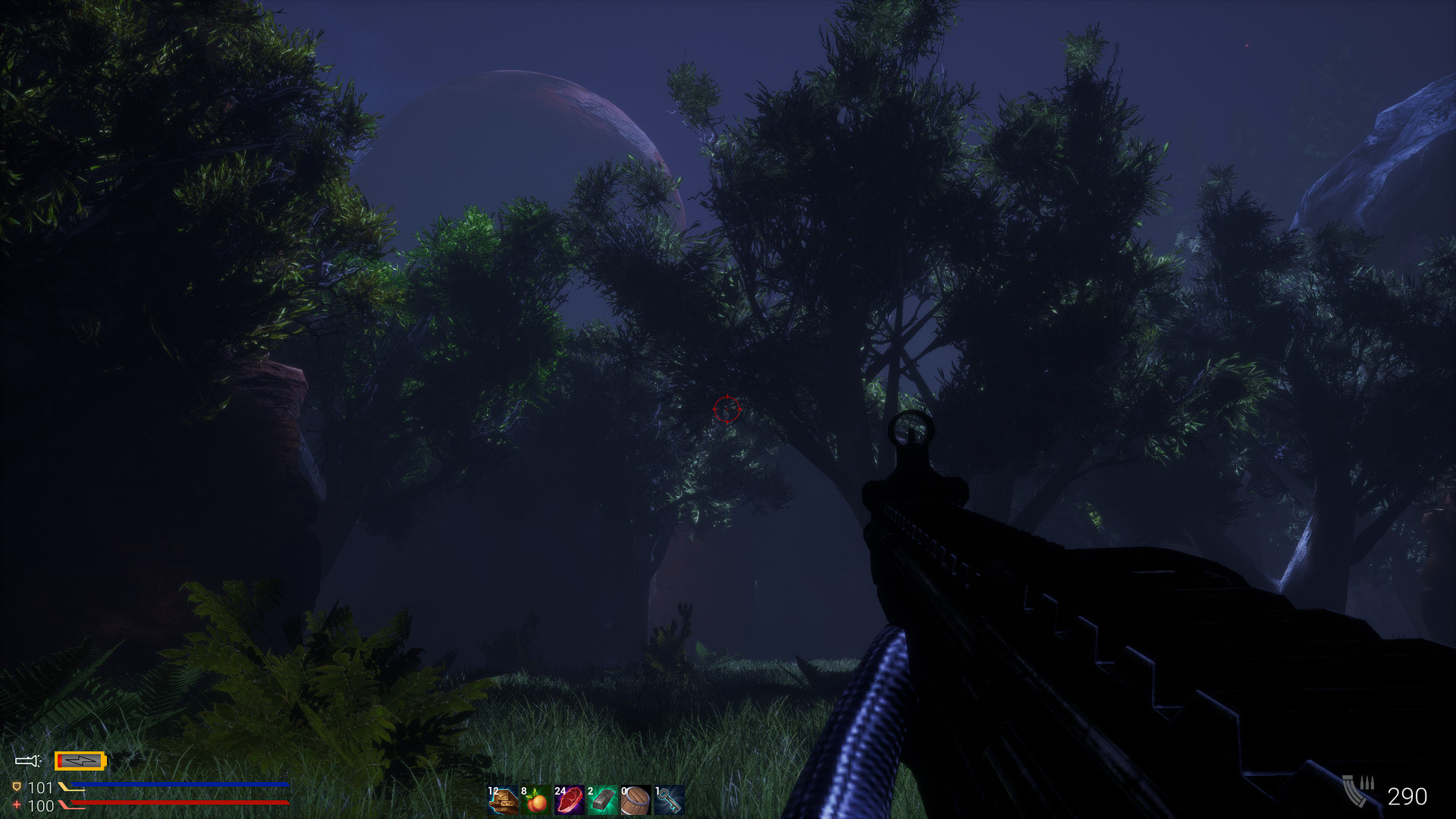Select the wooden planks hotbar slot
1456x819 pixels.
(x=504, y=801)
